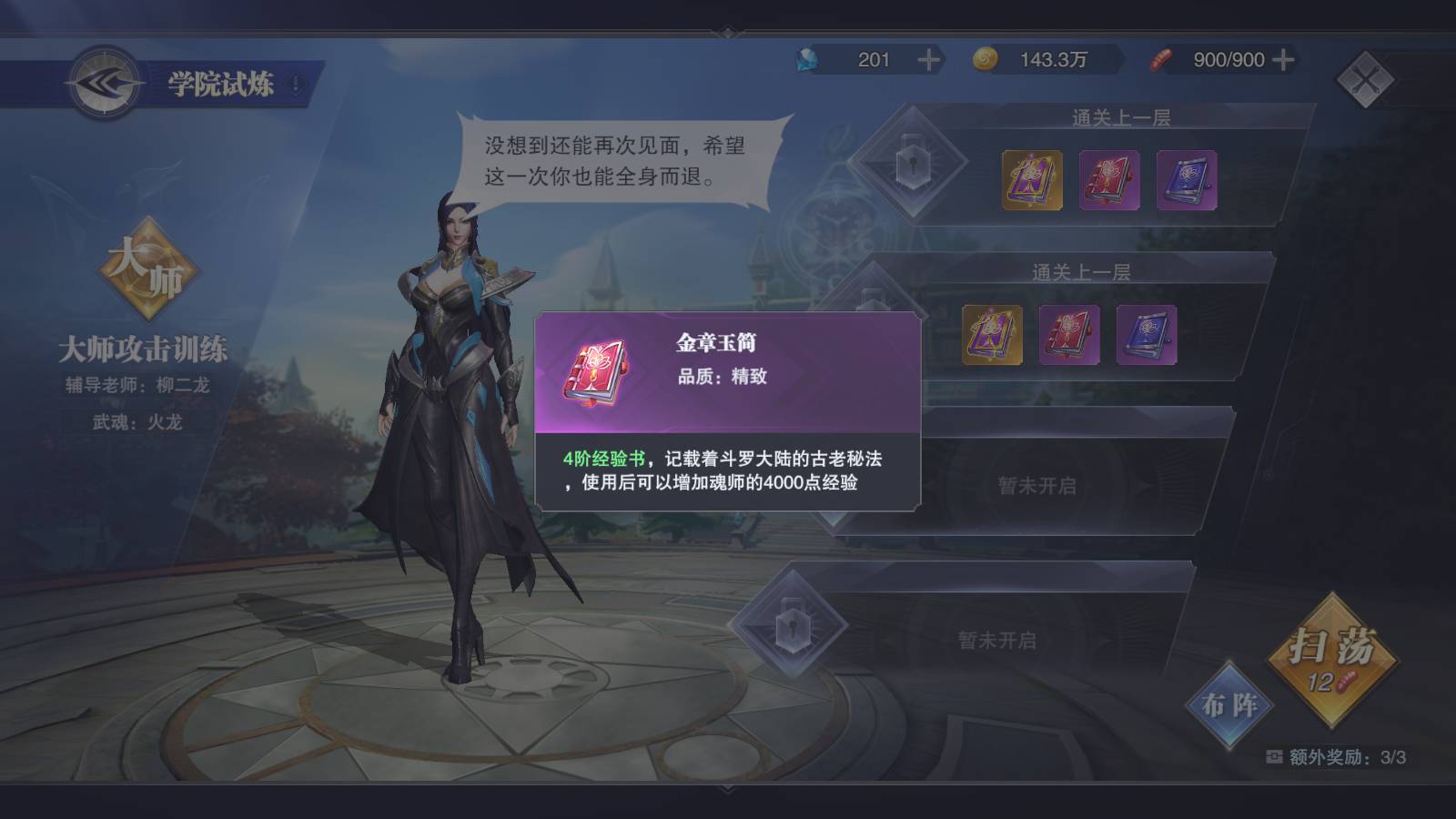Click the plus beside 900/900 energy
This screenshot has width=1456, height=819.
1283,60
